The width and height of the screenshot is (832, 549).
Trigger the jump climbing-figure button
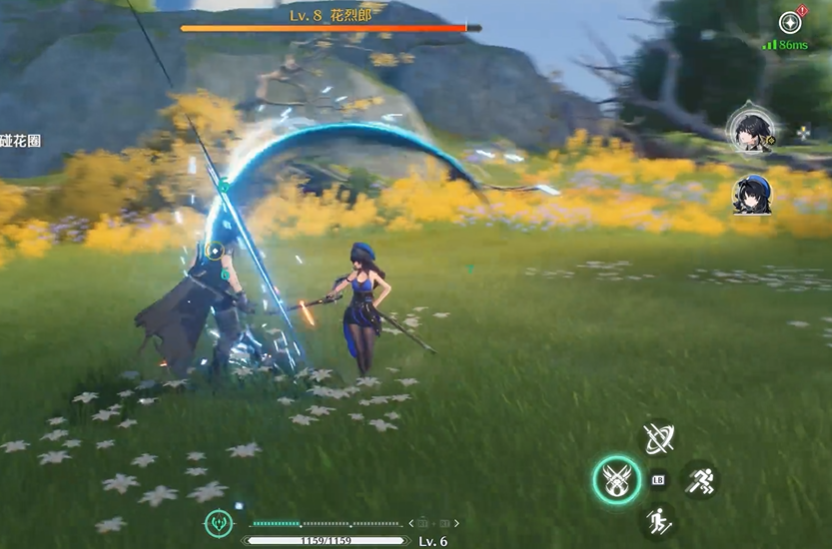tap(659, 520)
